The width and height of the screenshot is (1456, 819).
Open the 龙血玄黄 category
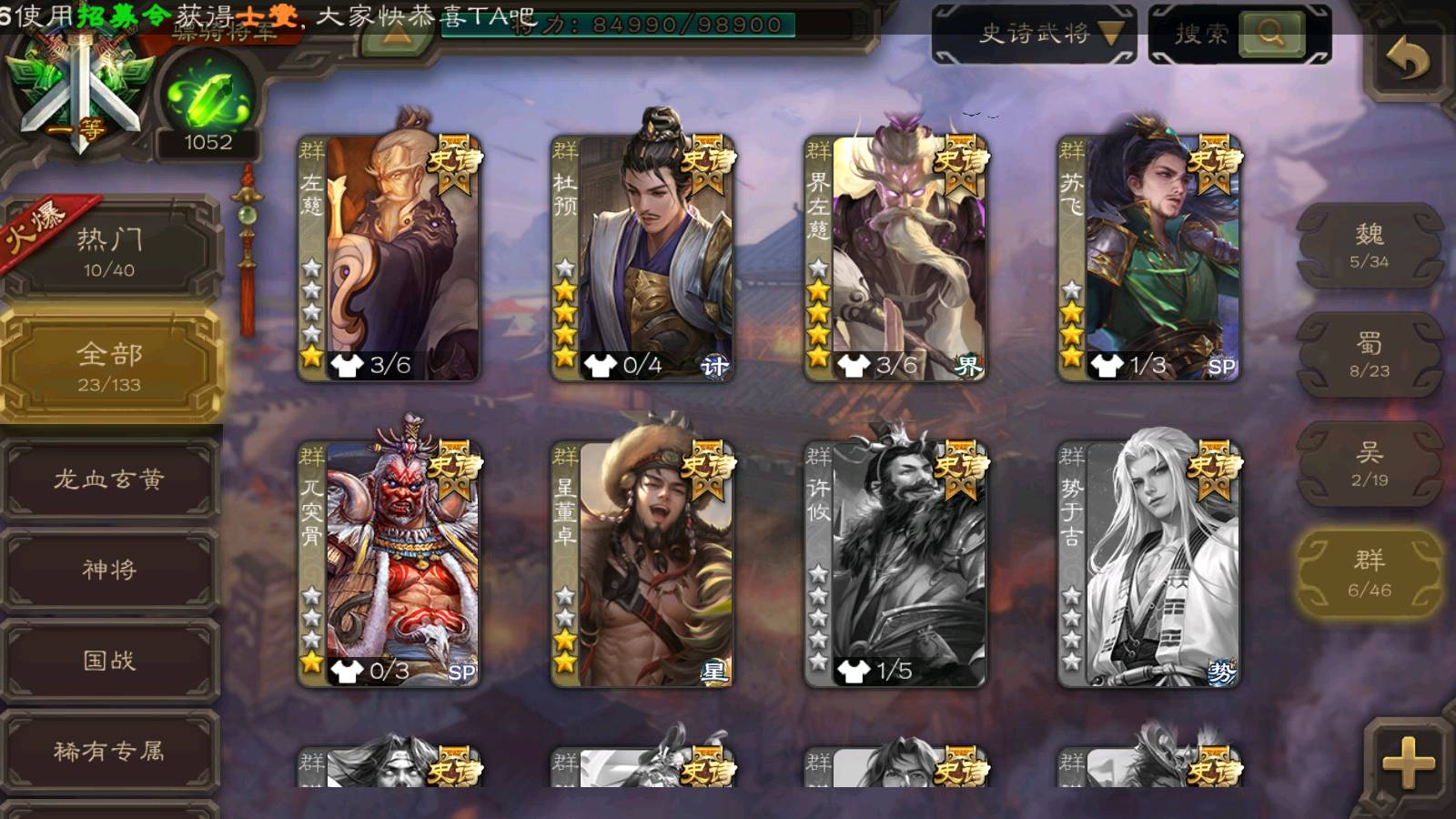[x=109, y=480]
